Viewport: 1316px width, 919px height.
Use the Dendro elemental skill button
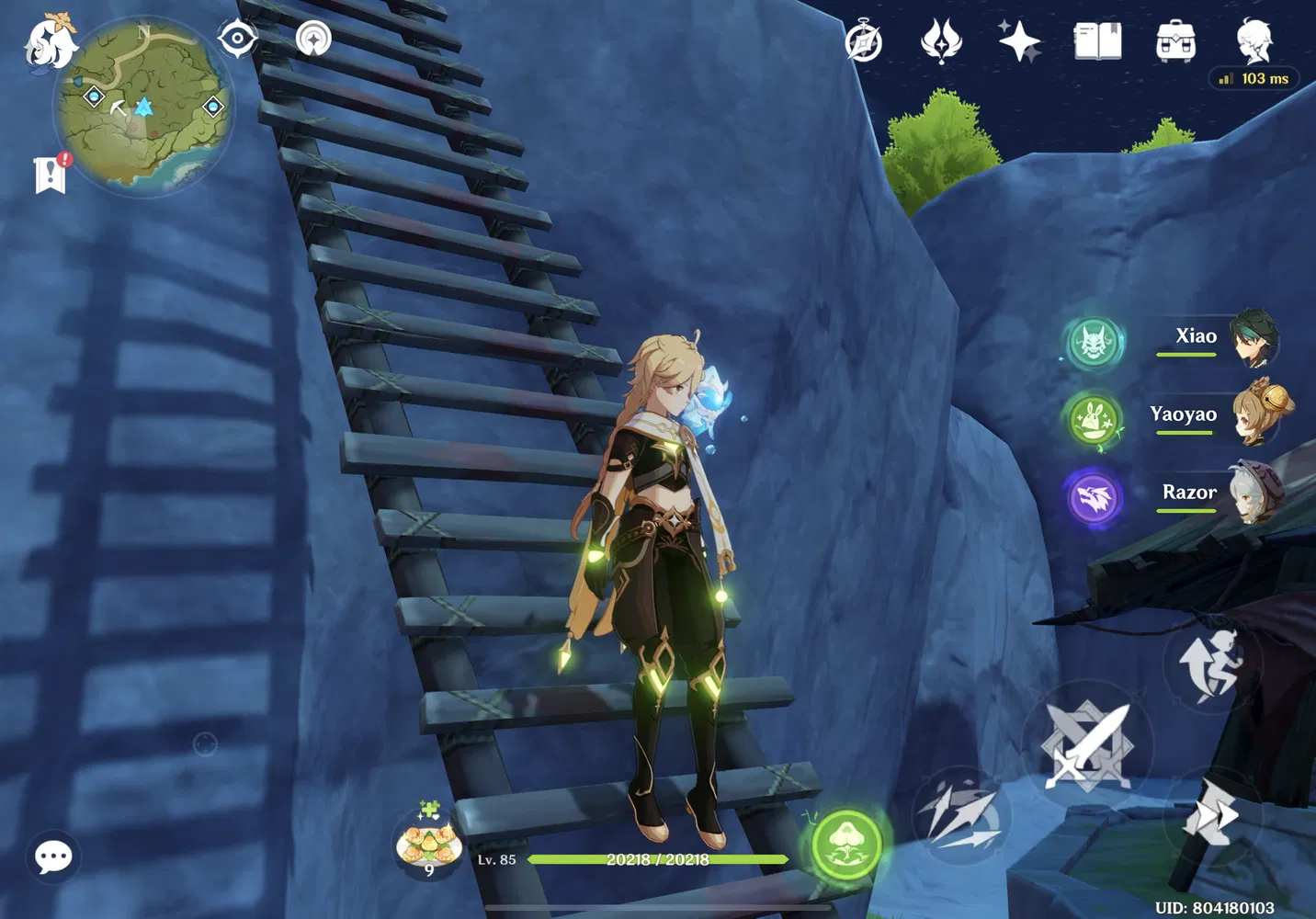tap(846, 845)
